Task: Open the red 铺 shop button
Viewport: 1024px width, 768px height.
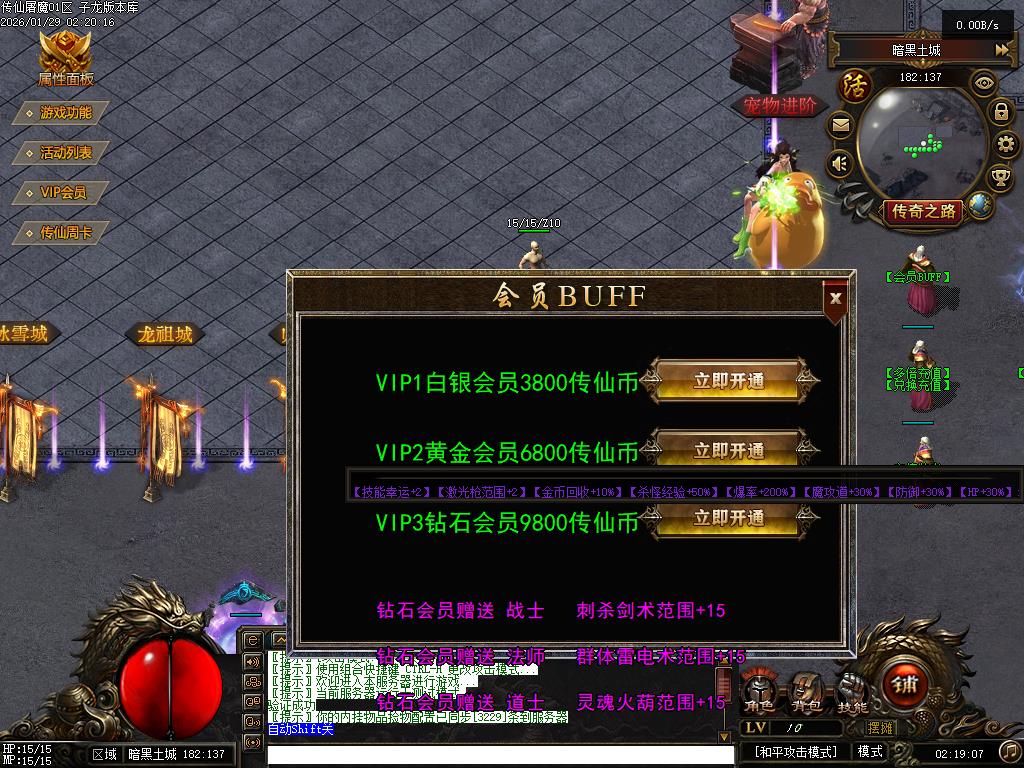Action: pos(903,685)
